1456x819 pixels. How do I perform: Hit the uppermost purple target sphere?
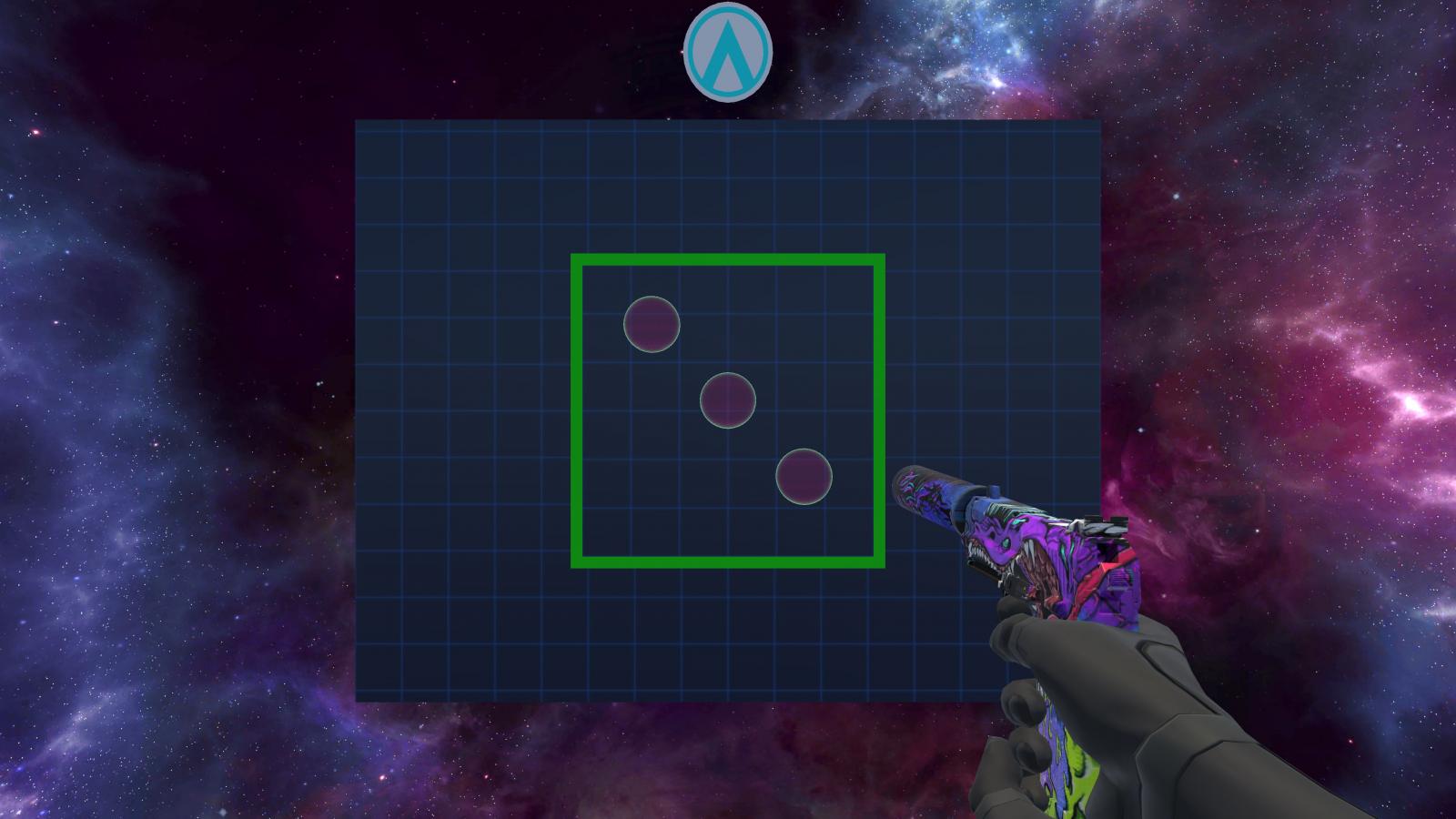coord(652,324)
